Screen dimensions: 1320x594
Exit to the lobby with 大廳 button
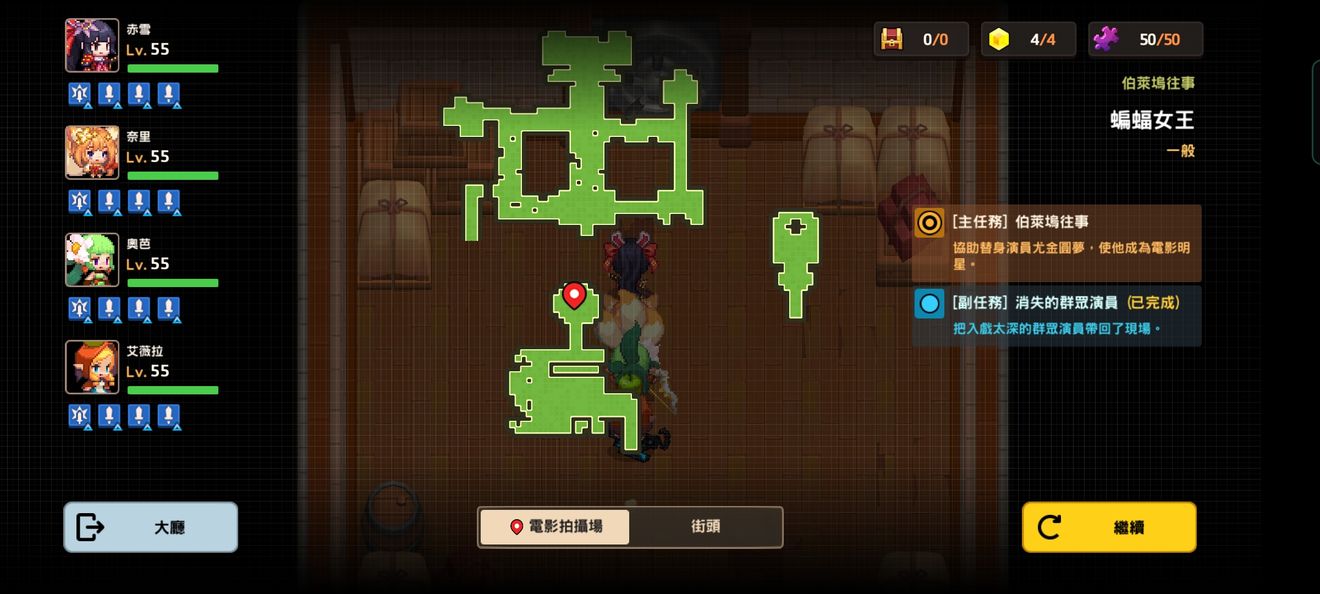coord(151,527)
